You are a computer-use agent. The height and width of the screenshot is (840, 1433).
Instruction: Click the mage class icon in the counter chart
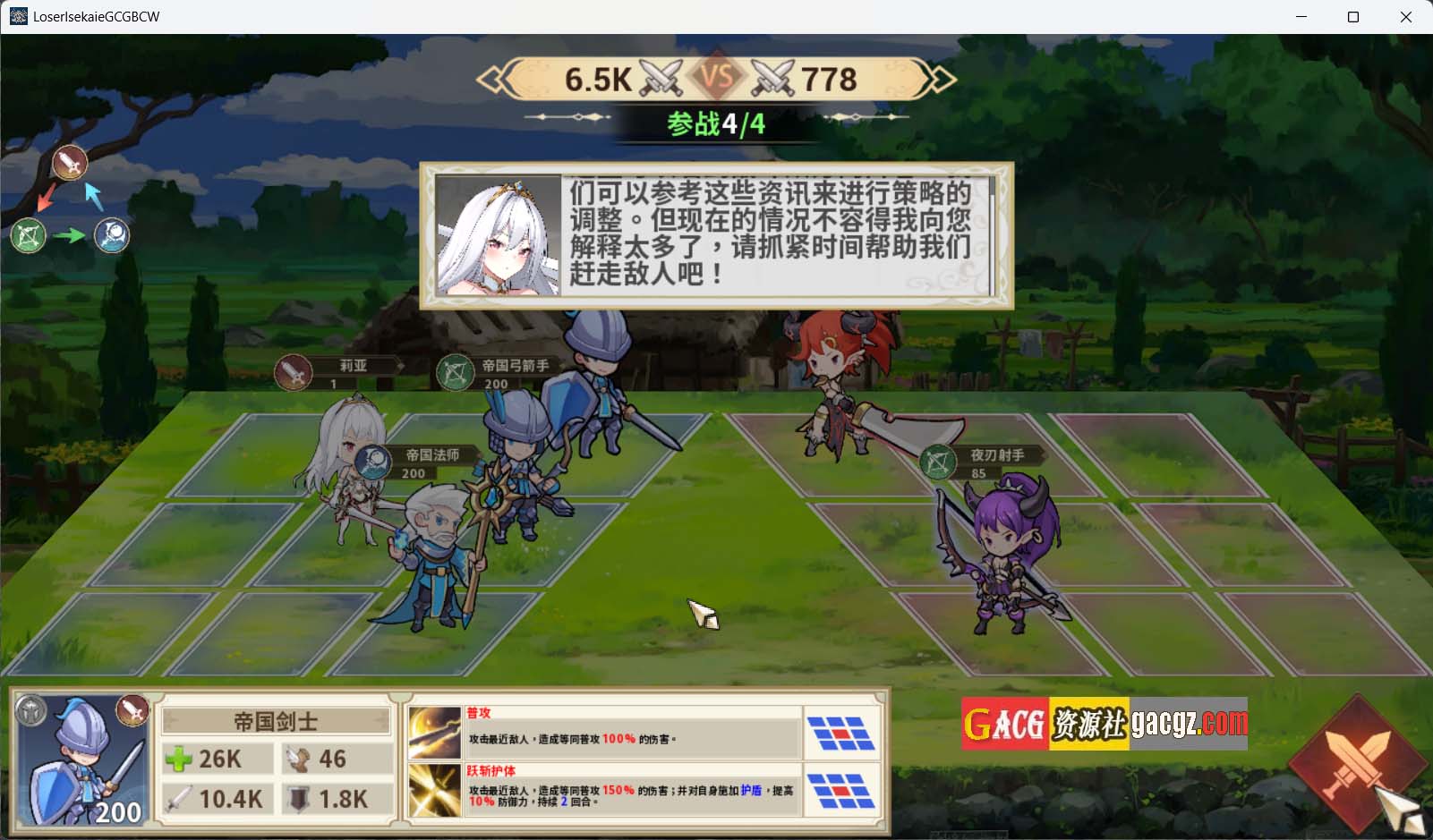(x=112, y=235)
